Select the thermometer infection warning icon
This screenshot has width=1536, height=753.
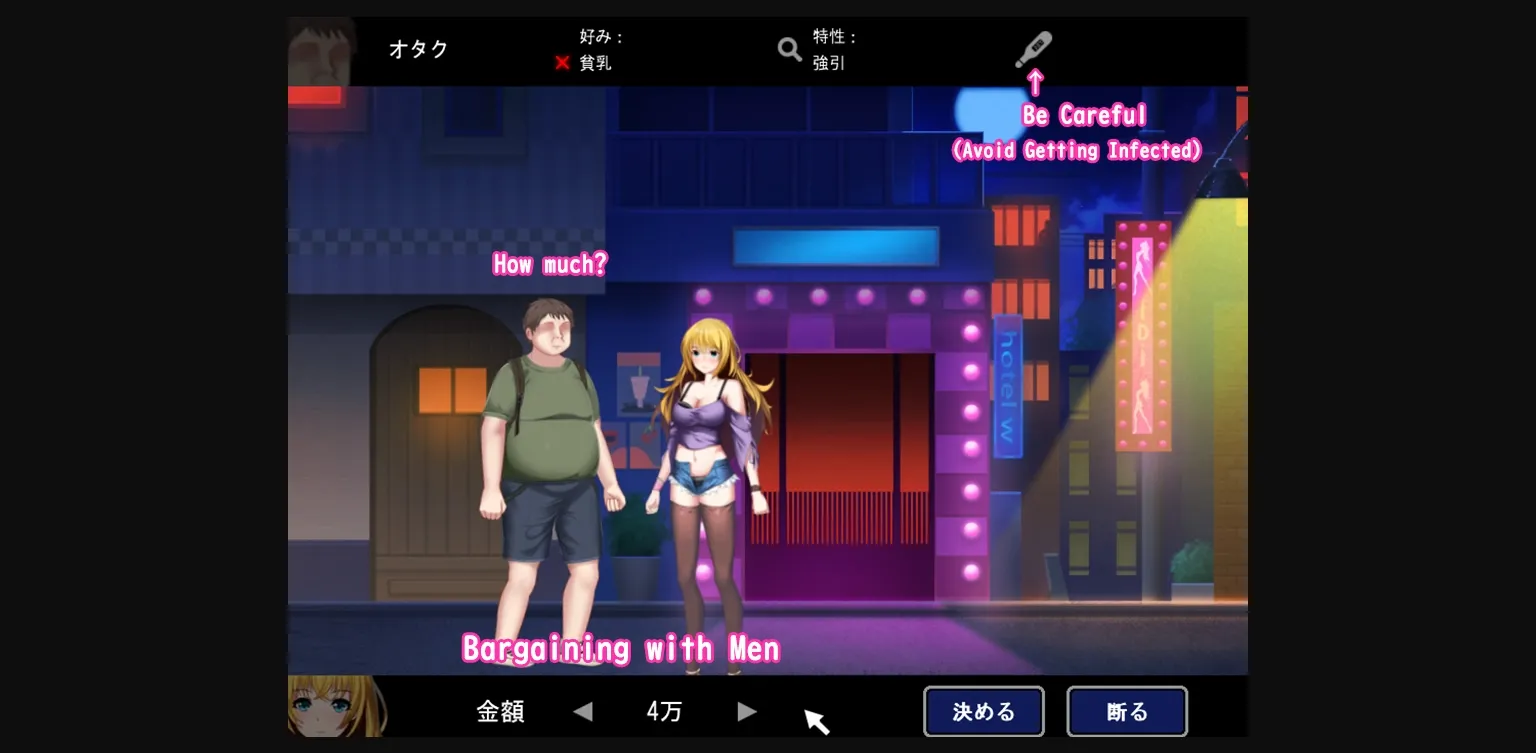tap(1033, 48)
